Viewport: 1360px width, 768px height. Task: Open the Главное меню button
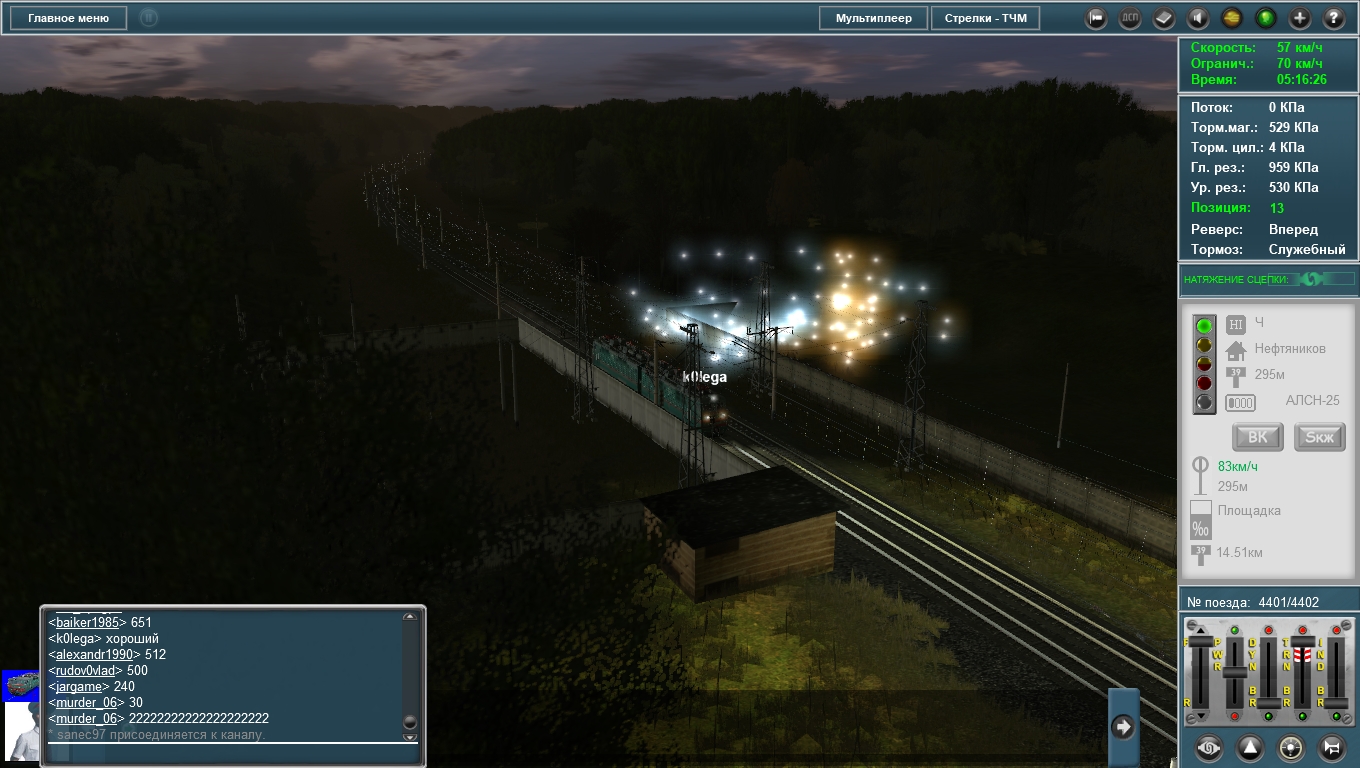pyautogui.click(x=69, y=18)
